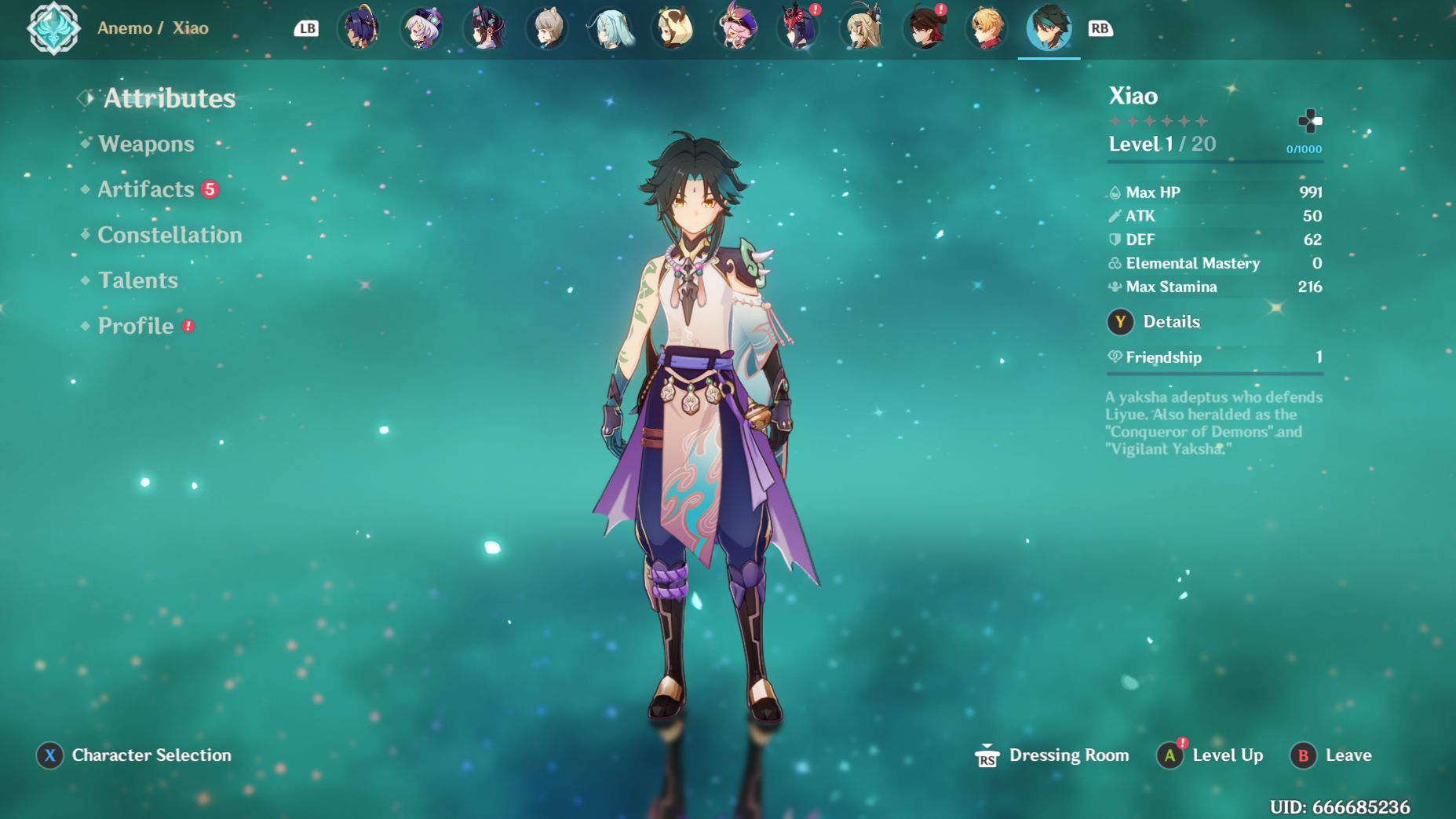Open the Artifacts section with notification badge
The width and height of the screenshot is (1456, 819).
click(x=144, y=188)
